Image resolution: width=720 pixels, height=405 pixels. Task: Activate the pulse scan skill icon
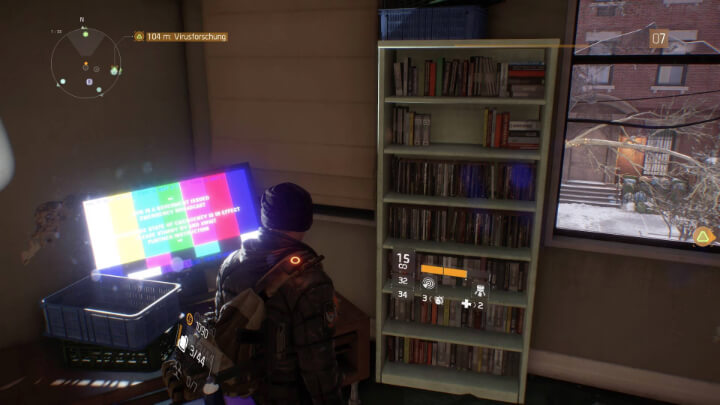[431, 283]
